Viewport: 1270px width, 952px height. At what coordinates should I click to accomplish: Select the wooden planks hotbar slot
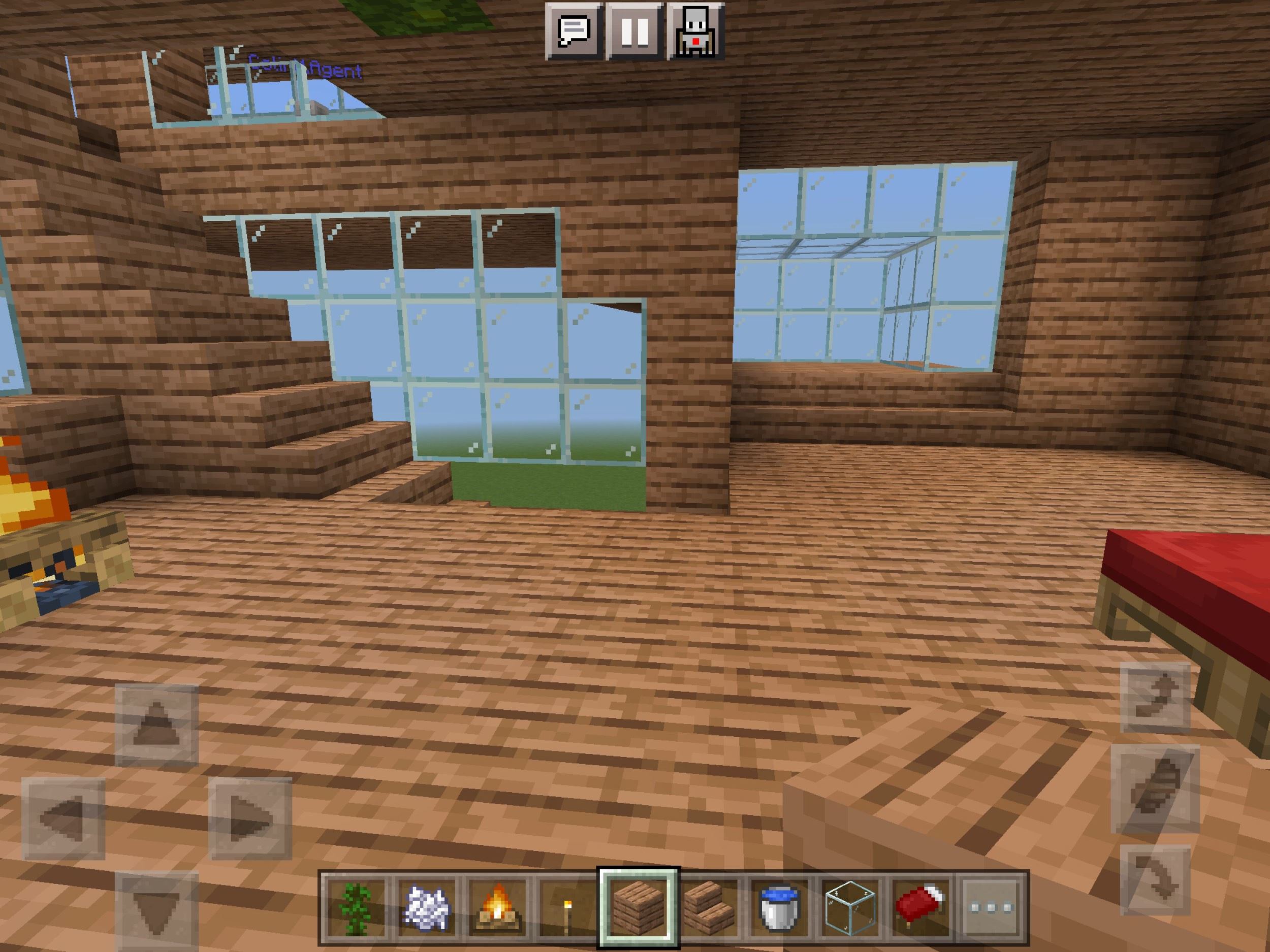(639, 908)
